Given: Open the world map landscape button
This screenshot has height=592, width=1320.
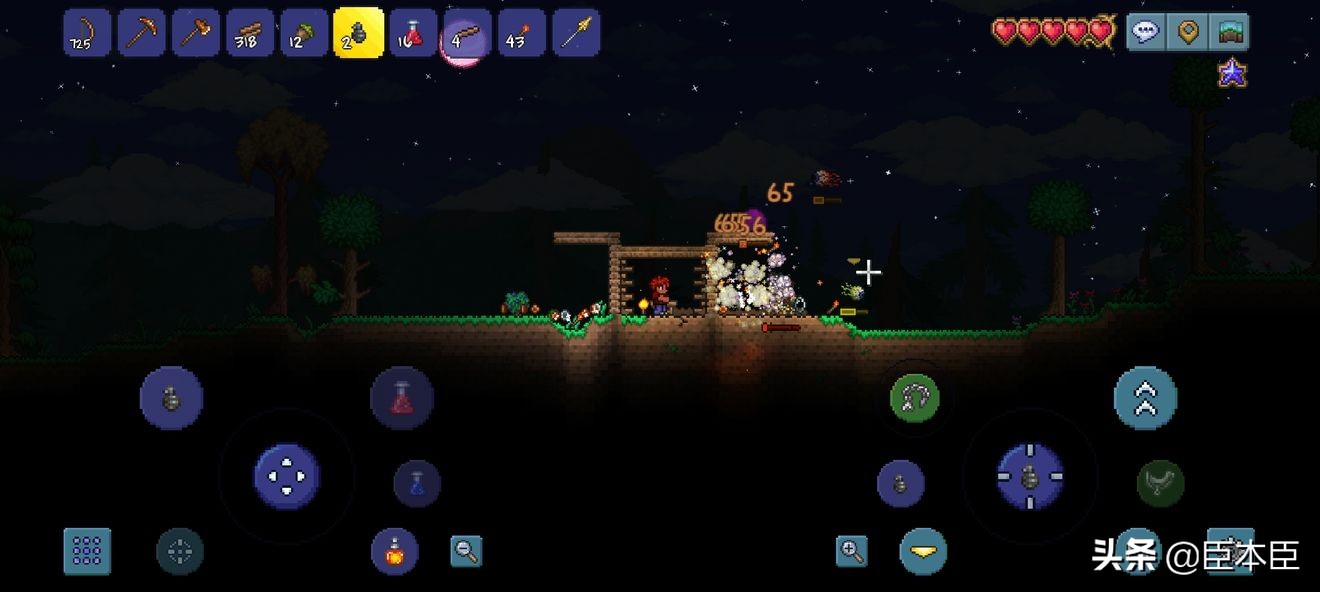Looking at the screenshot, I should click(x=1228, y=32).
